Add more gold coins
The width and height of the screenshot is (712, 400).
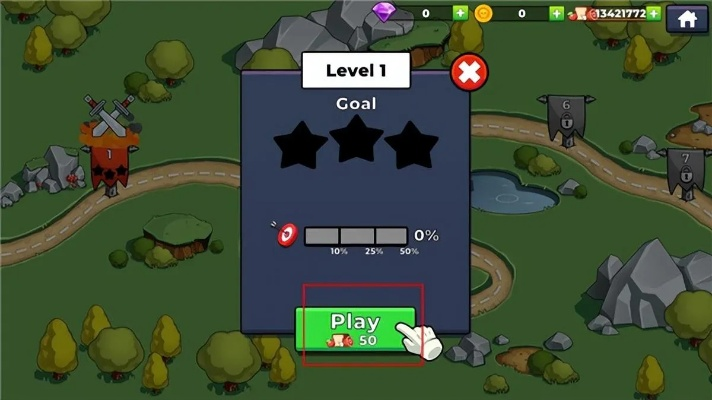pos(556,13)
